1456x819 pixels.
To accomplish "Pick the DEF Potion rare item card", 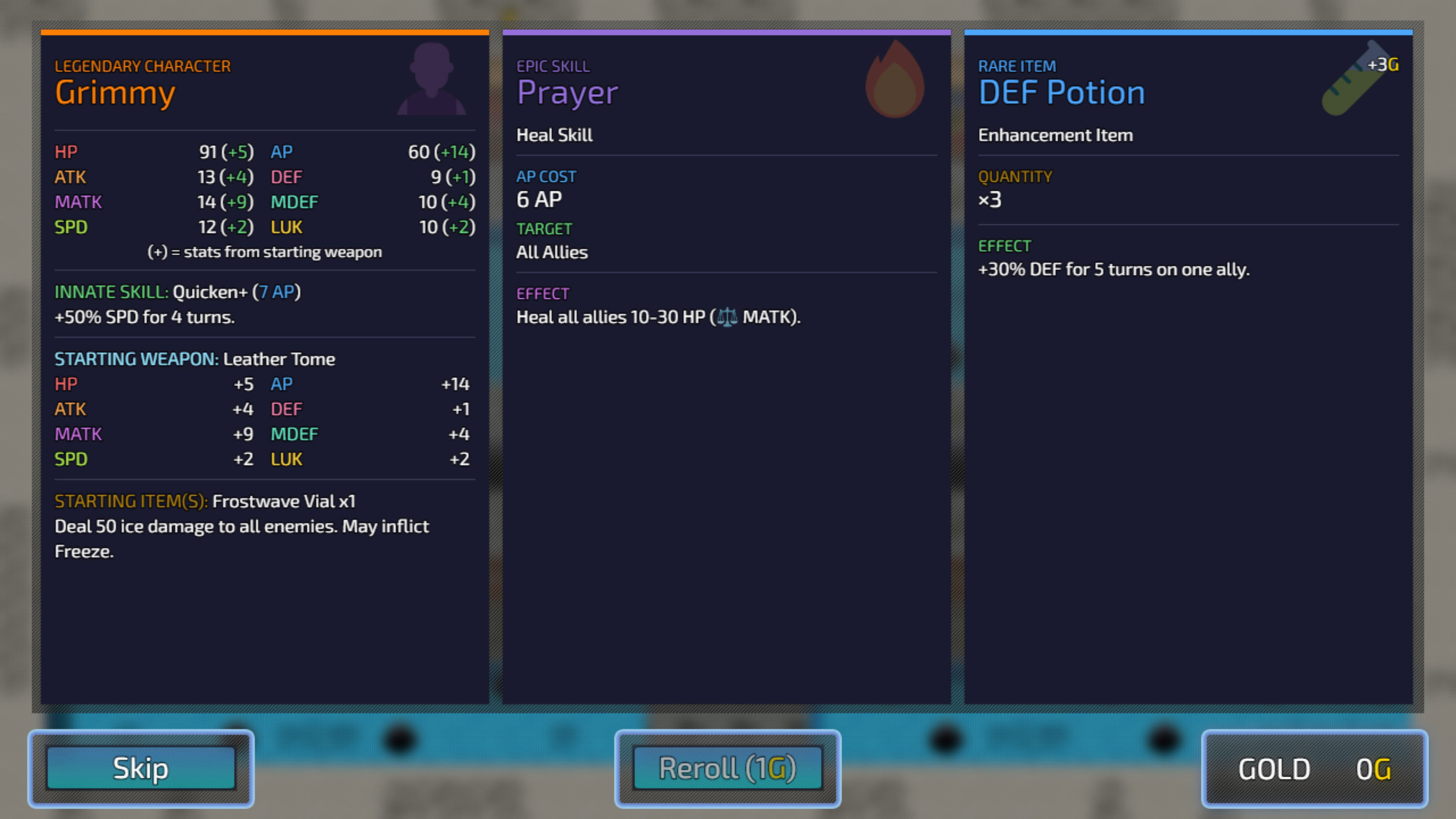I will pyautogui.click(x=1188, y=367).
